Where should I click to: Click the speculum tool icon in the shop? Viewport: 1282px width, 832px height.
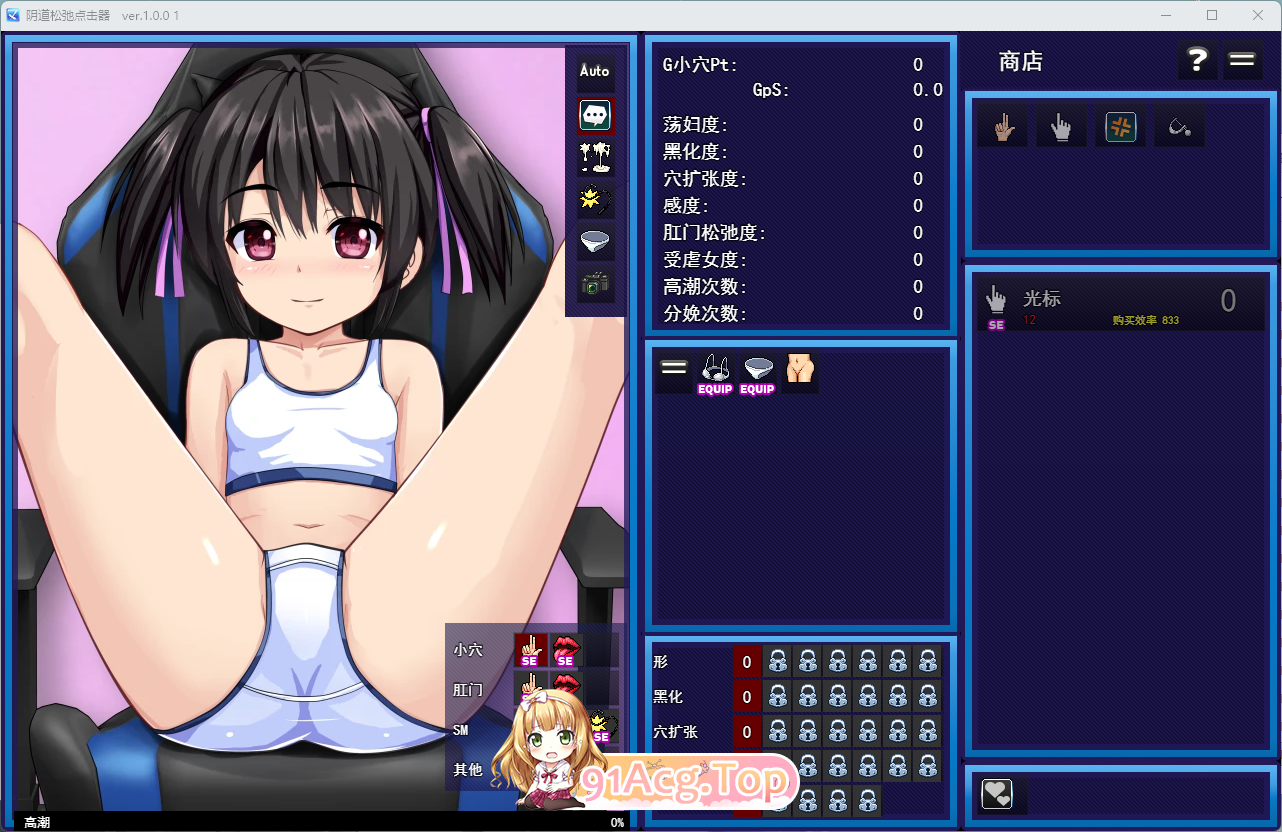tap(1179, 124)
